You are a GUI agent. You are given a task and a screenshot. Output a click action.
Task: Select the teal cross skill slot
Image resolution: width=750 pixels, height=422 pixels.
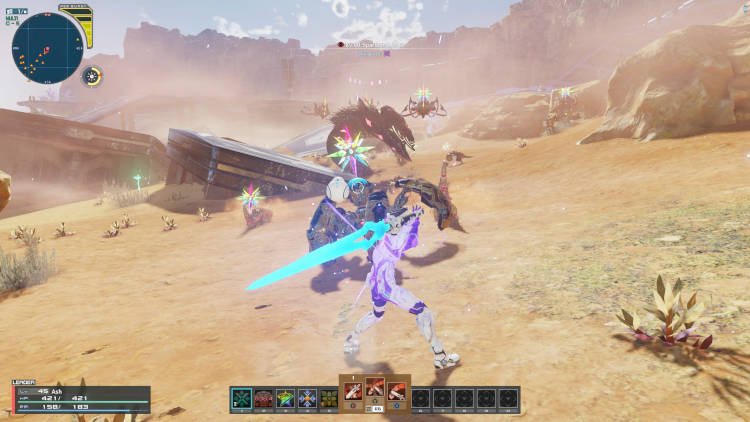241,398
